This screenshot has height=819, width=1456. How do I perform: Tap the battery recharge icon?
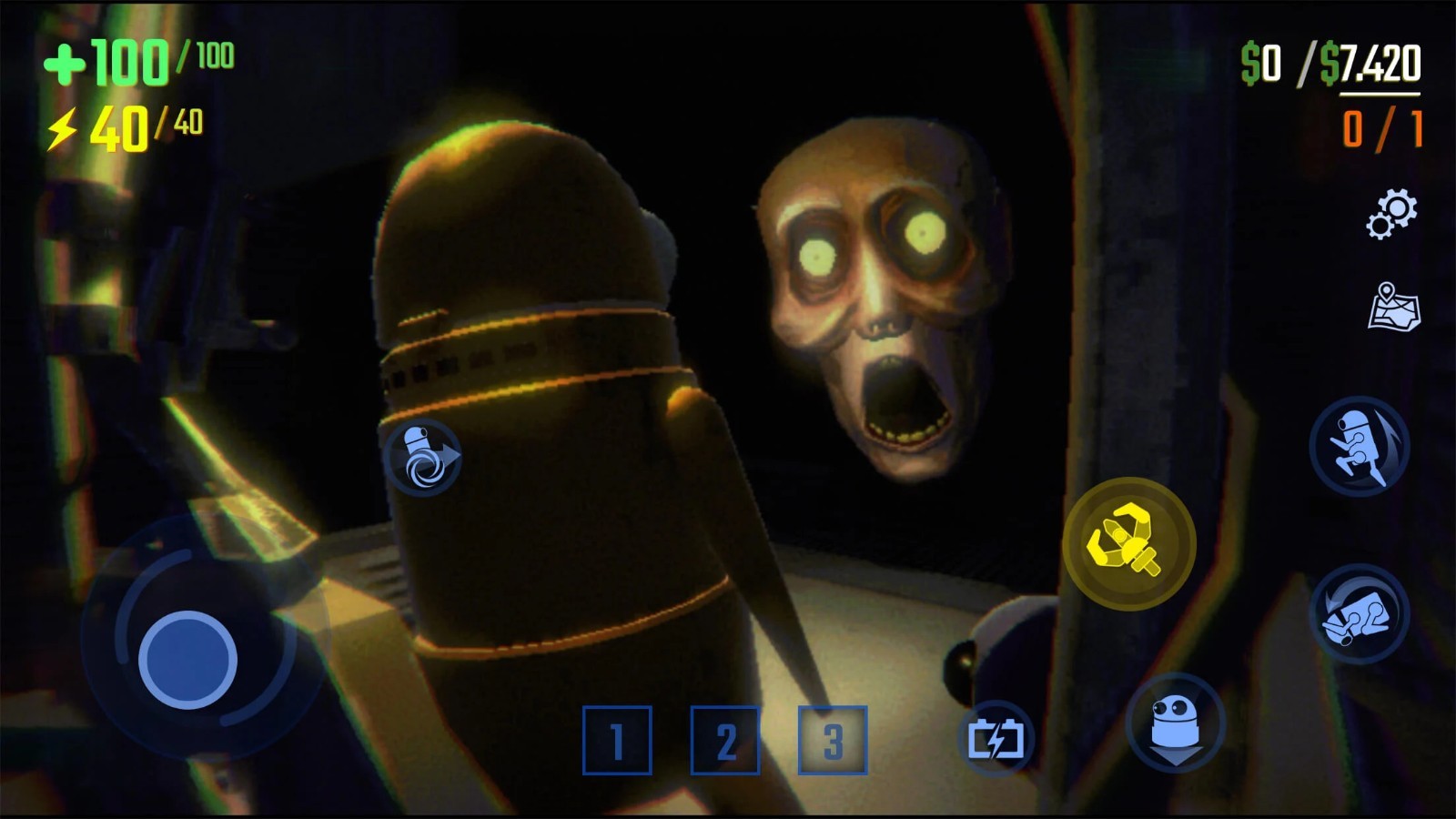pyautogui.click(x=996, y=739)
